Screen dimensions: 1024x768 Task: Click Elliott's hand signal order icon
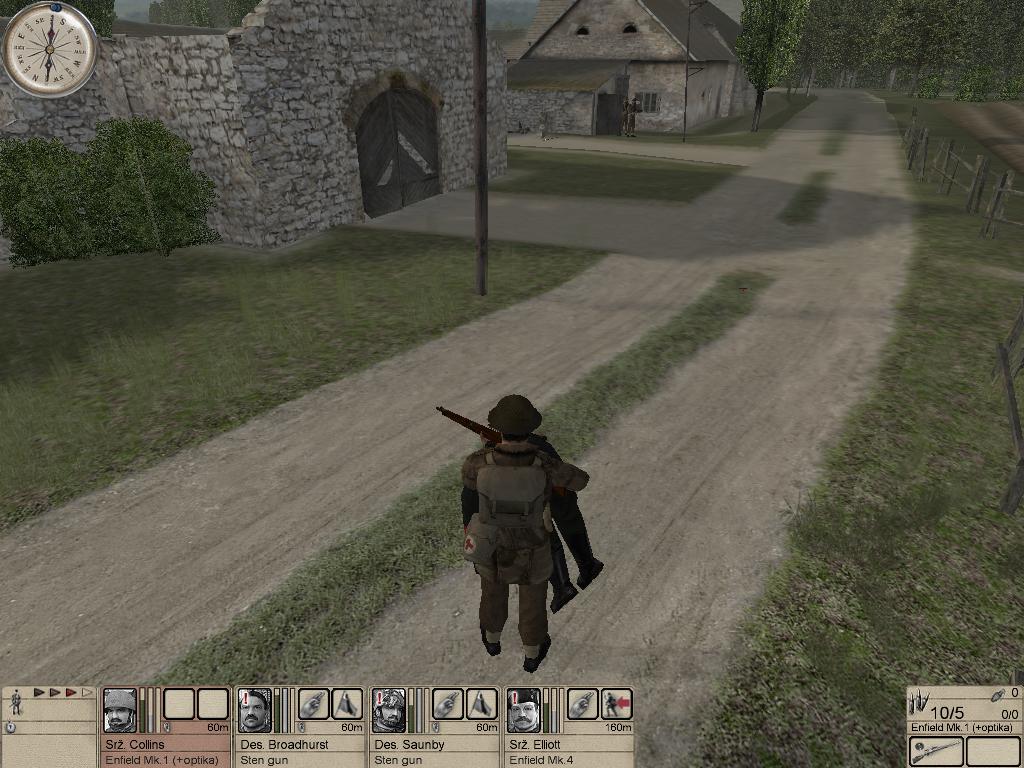click(x=582, y=704)
